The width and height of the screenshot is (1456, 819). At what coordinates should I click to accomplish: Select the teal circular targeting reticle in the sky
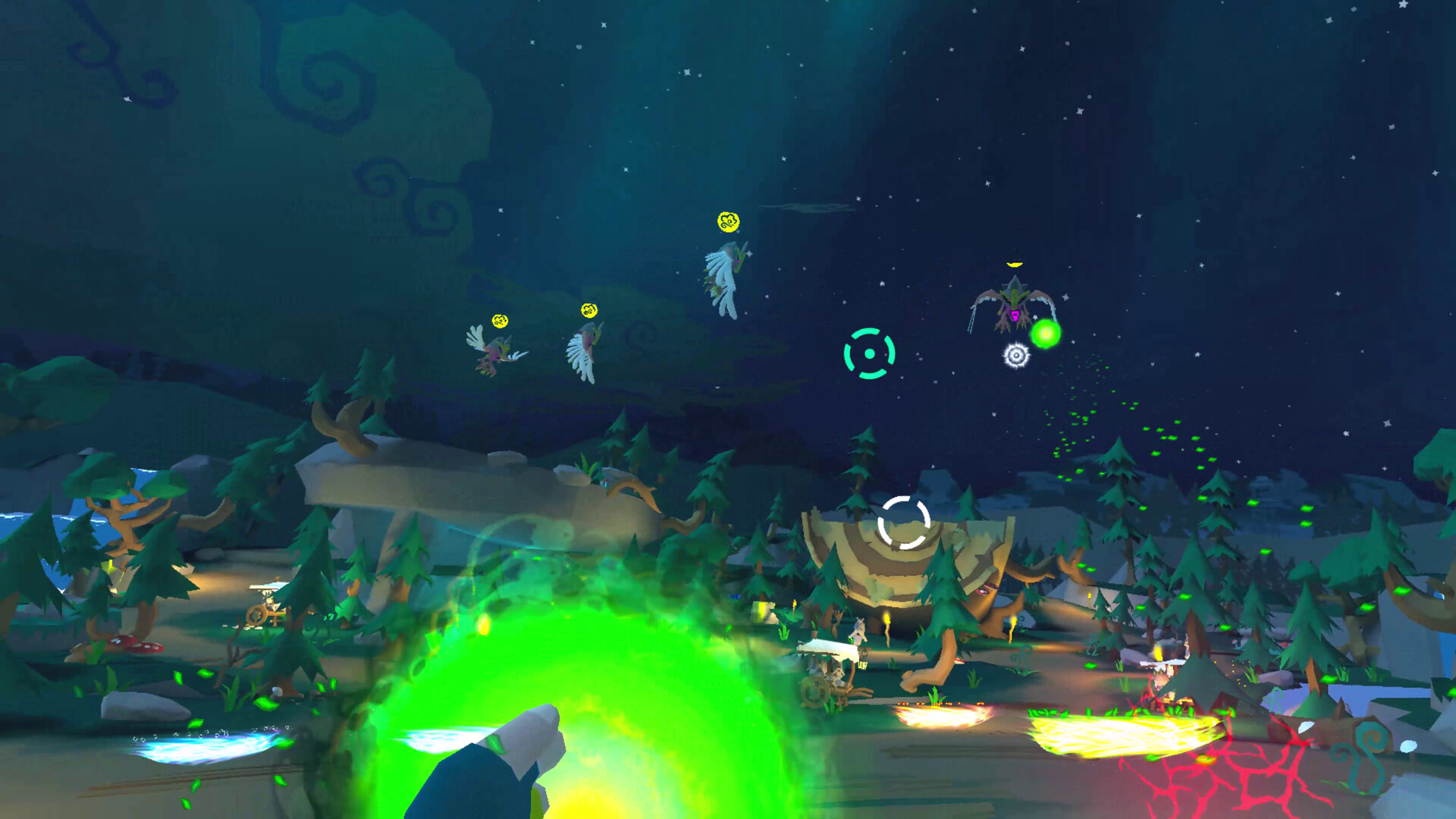pos(869,353)
